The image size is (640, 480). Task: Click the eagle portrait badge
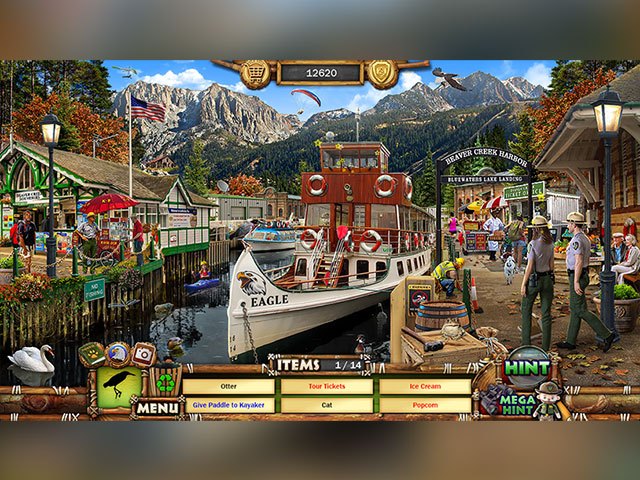[118, 352]
